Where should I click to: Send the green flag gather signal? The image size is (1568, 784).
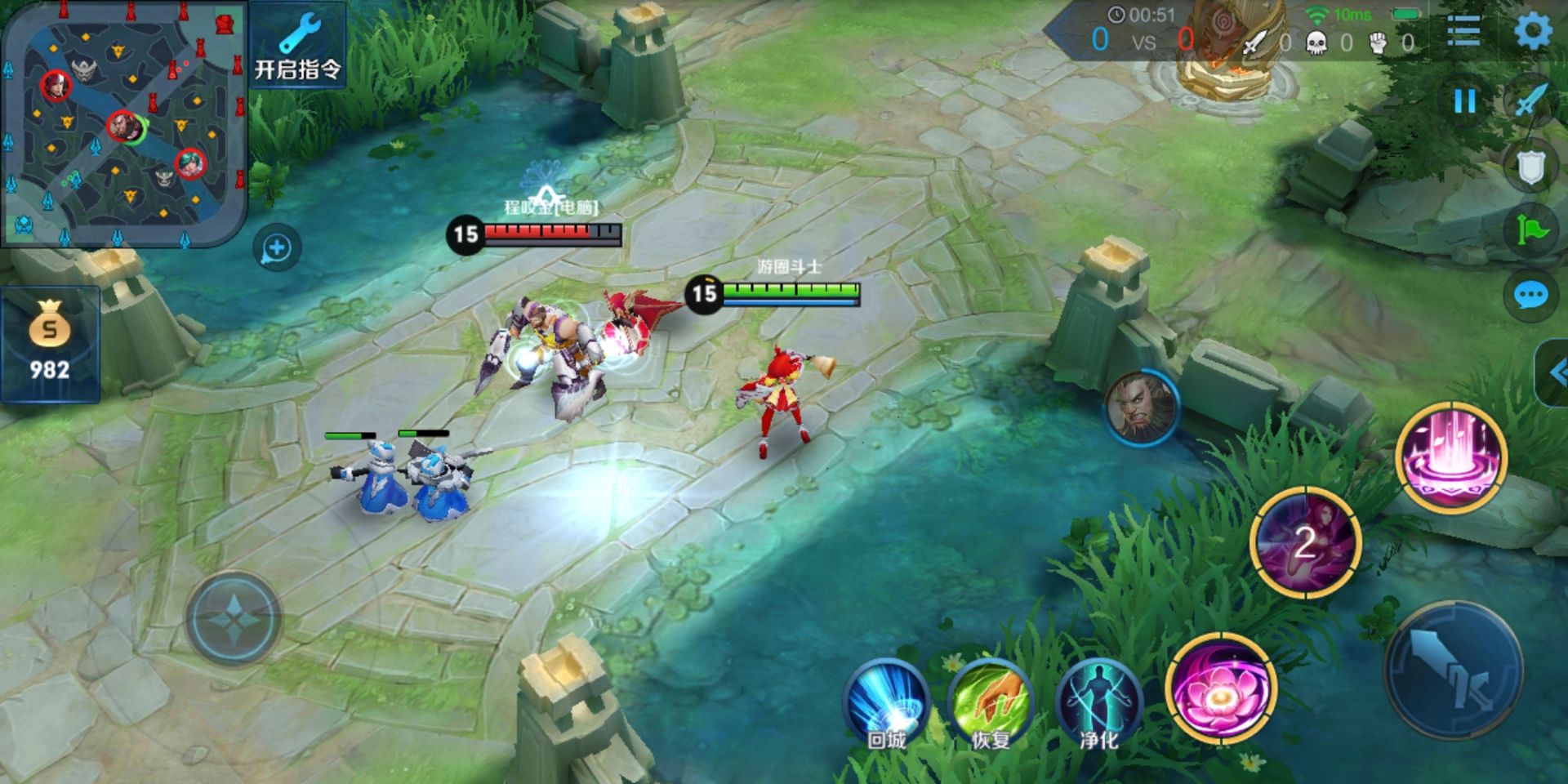(1530, 231)
